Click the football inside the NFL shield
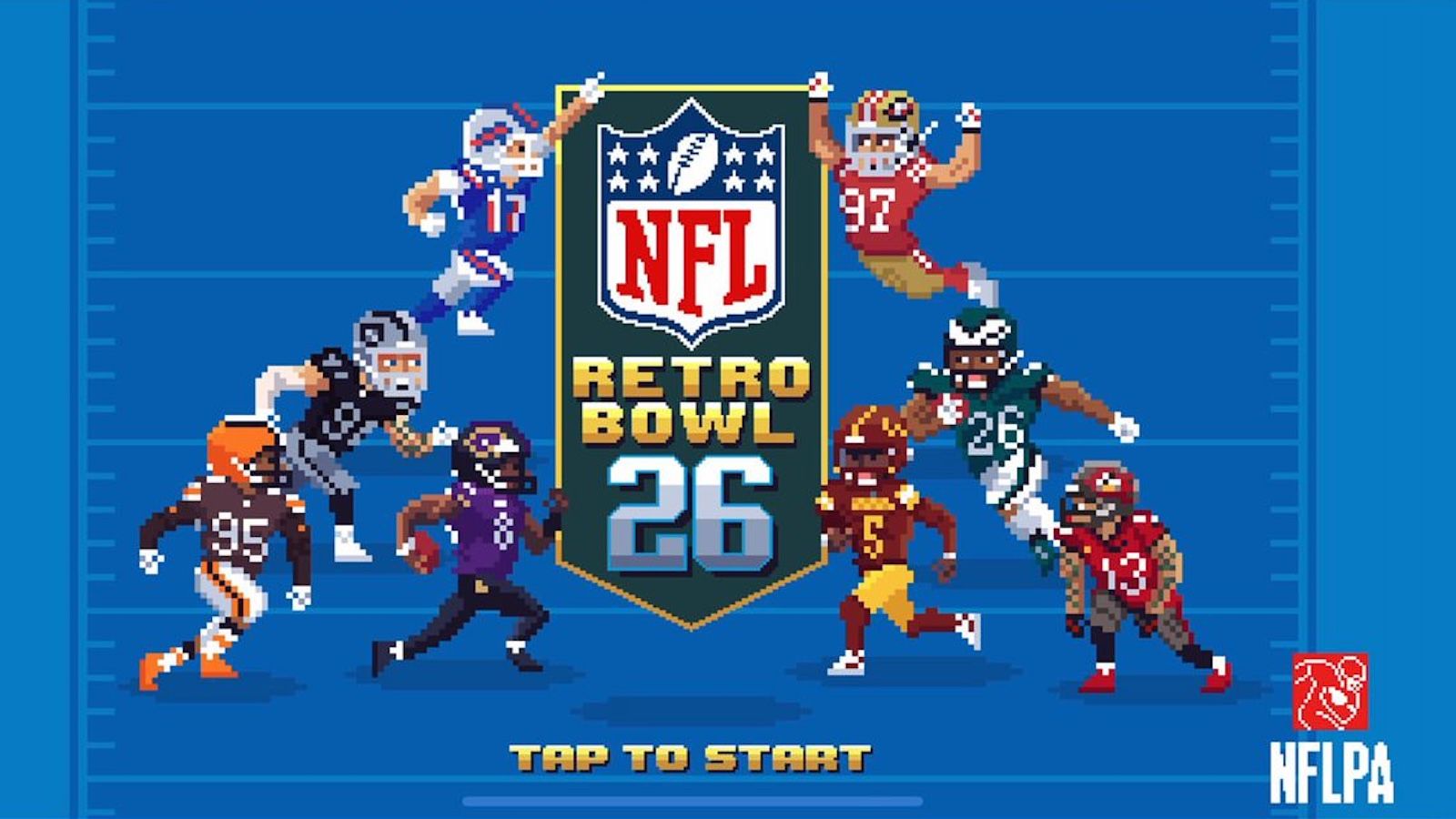1456x819 pixels. tap(692, 164)
